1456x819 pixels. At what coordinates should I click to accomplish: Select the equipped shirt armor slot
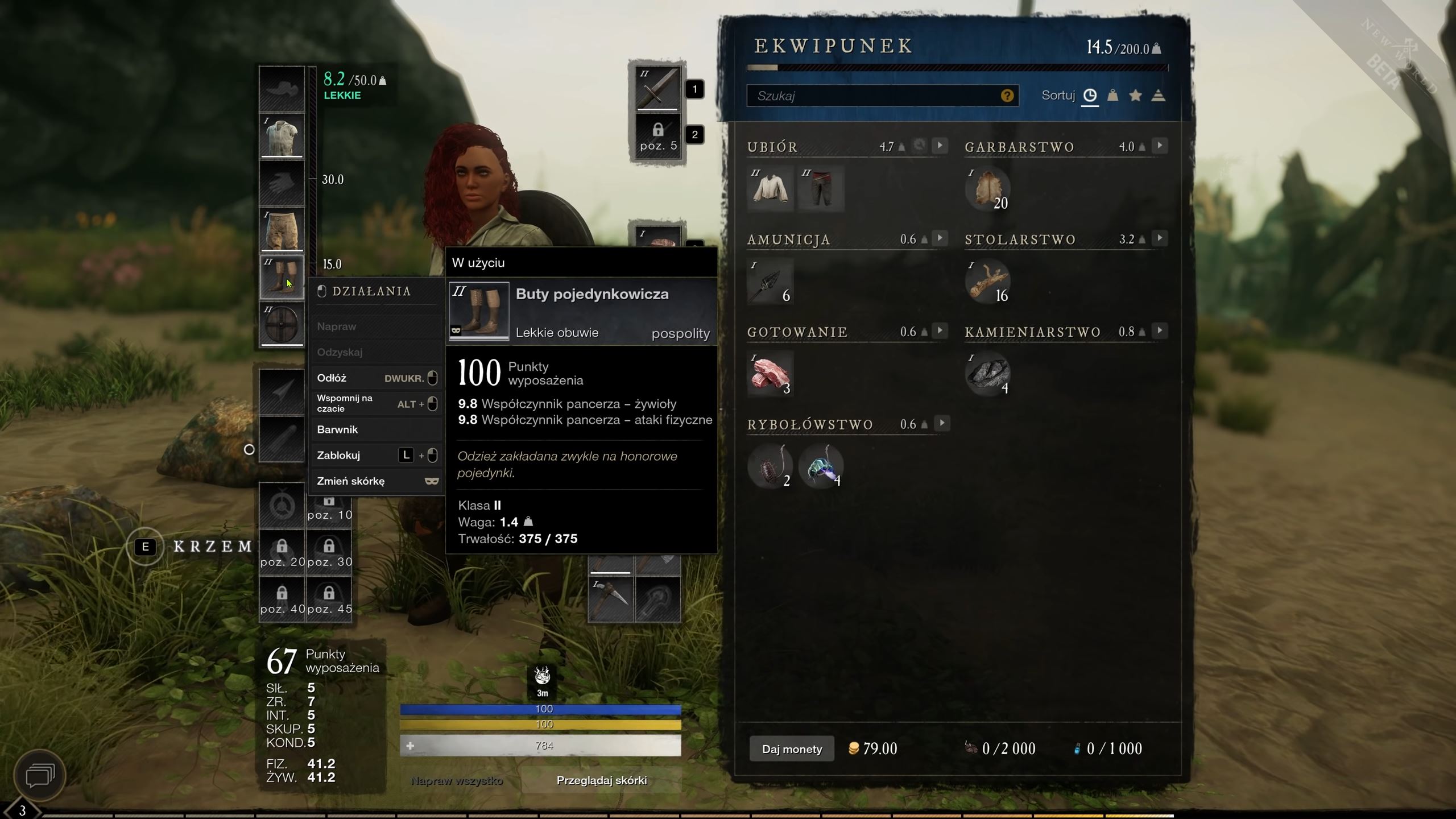[282, 135]
